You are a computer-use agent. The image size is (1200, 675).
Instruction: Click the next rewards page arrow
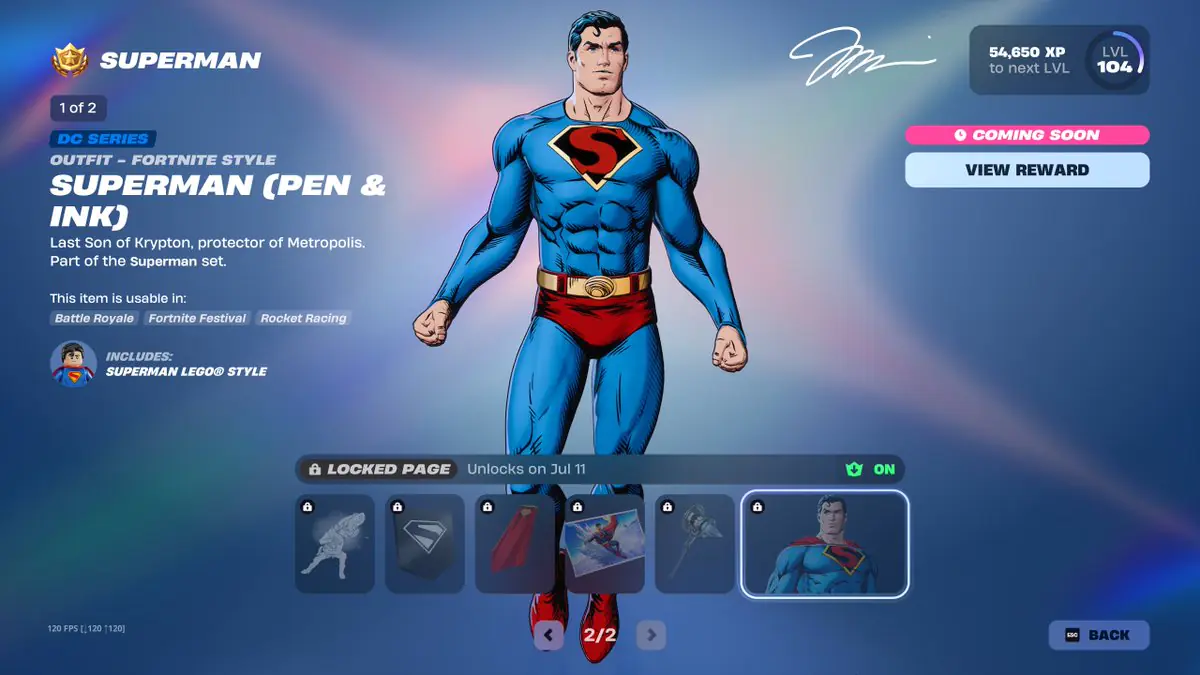coord(651,634)
